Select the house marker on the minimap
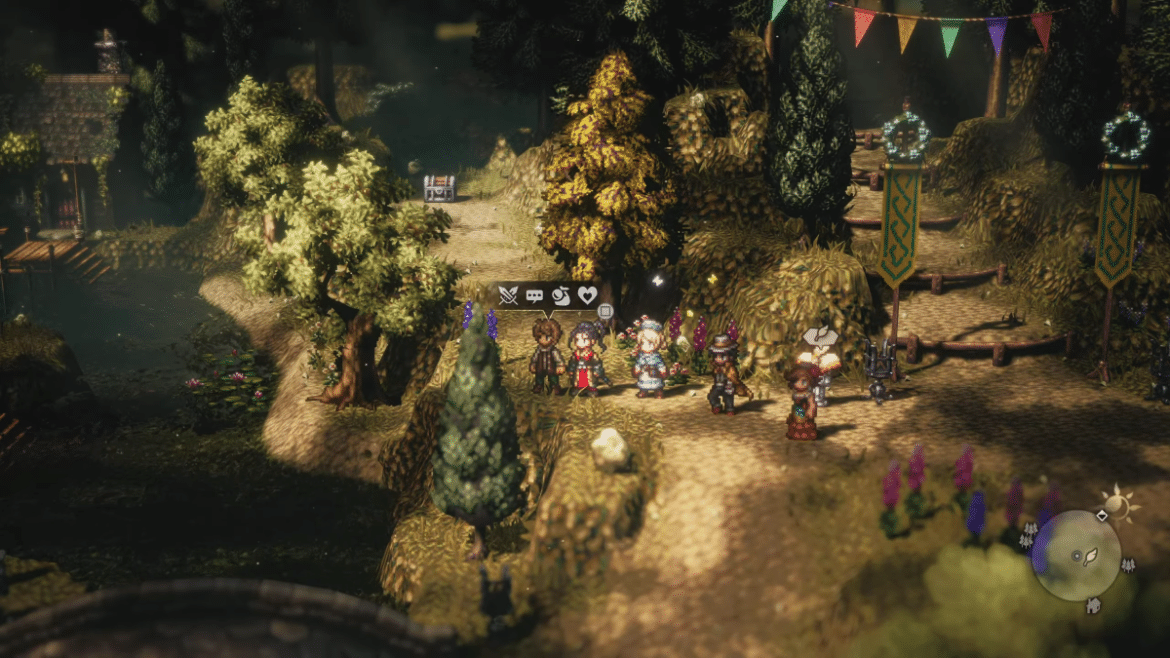The height and width of the screenshot is (658, 1170). [1094, 604]
